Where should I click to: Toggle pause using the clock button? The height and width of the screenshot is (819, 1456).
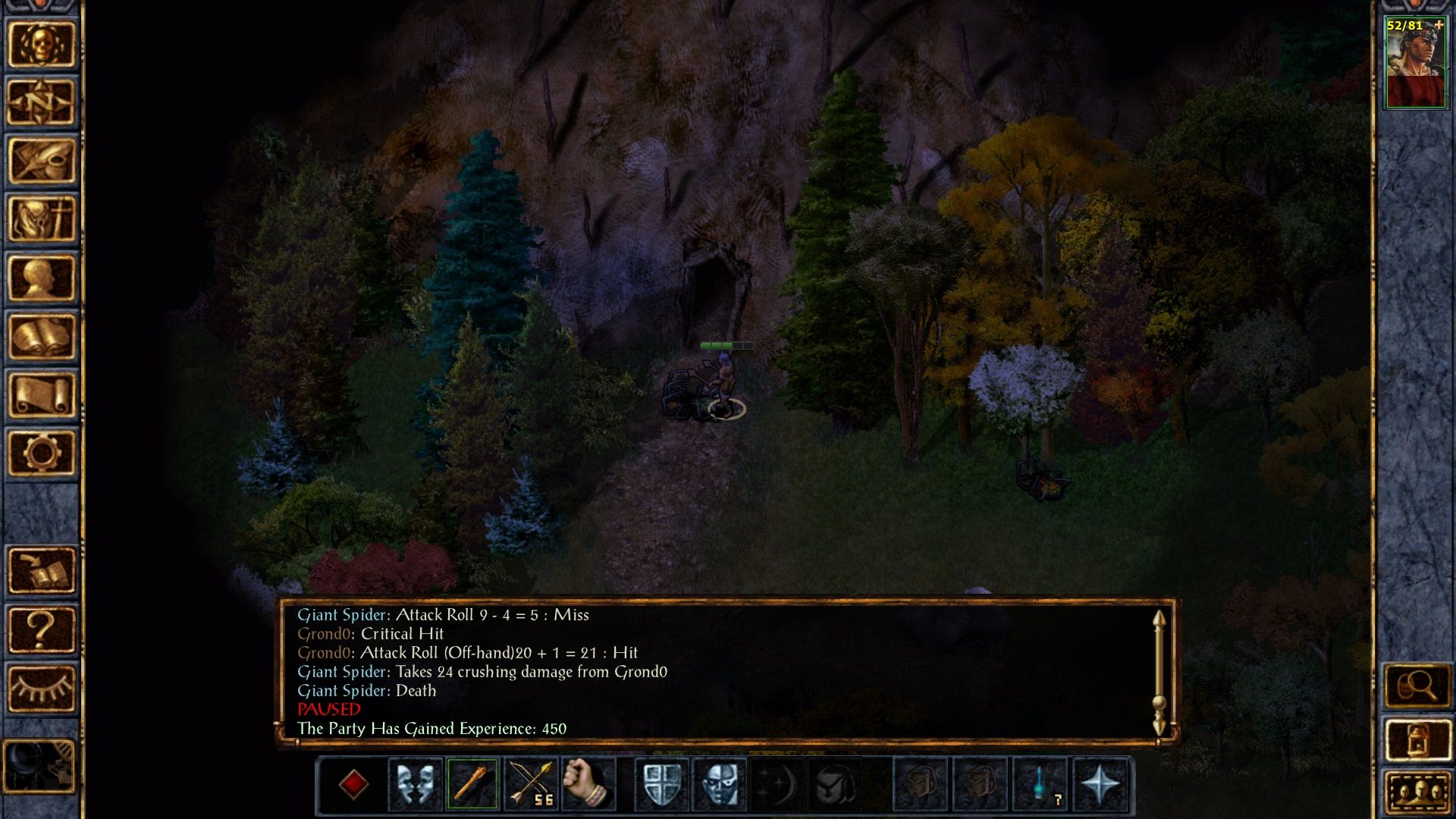(x=39, y=766)
